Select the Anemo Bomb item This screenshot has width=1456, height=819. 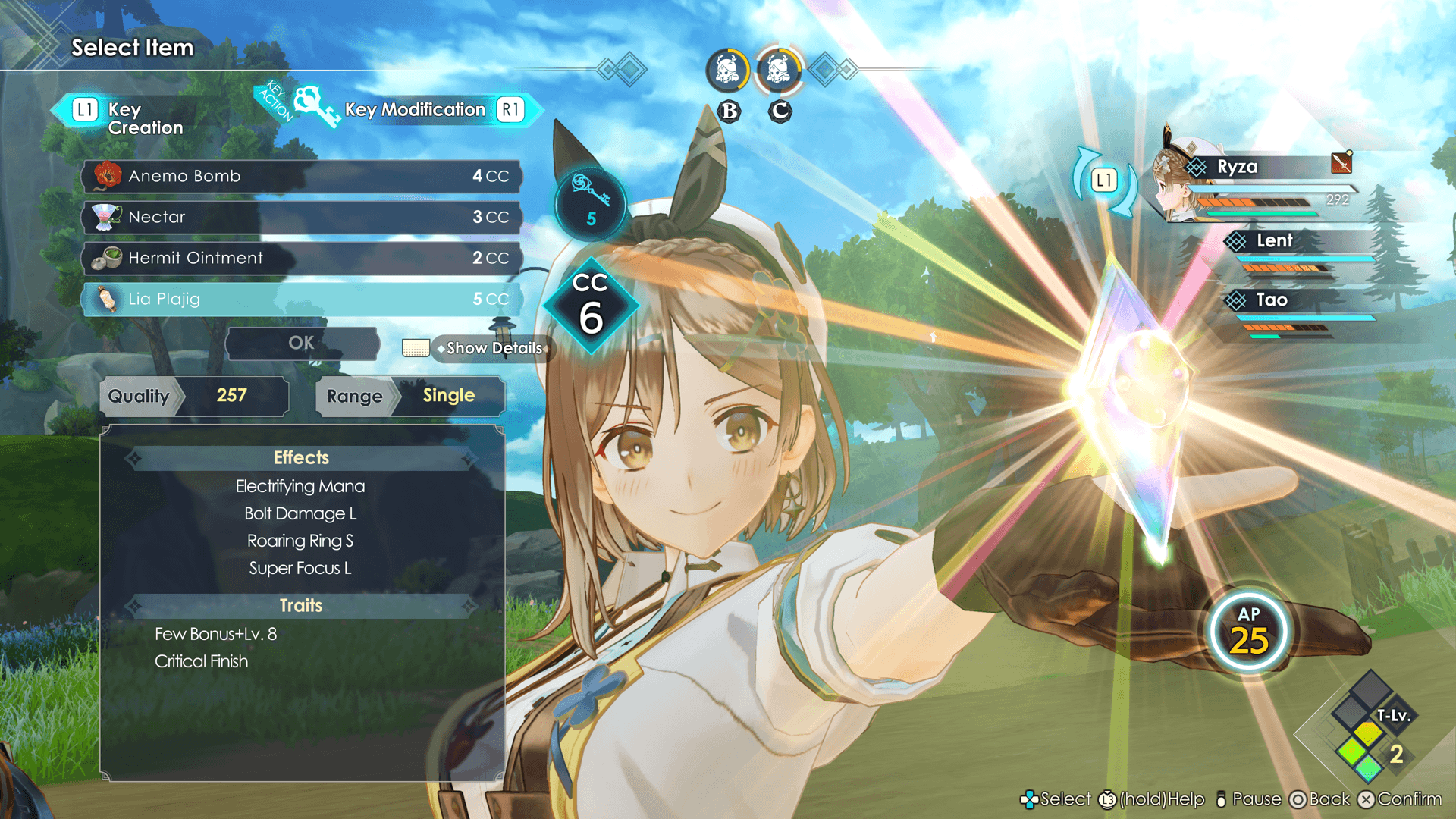pyautogui.click(x=302, y=176)
